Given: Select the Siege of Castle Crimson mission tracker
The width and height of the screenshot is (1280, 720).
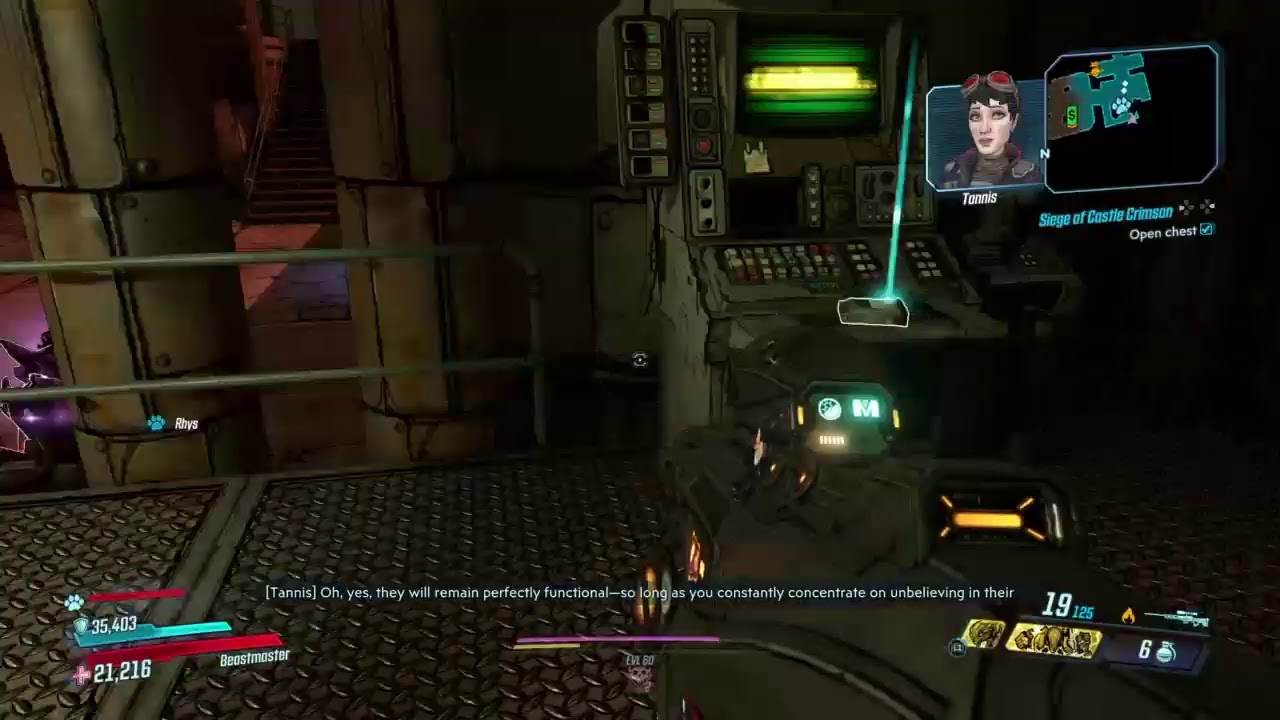Looking at the screenshot, I should point(1105,215).
